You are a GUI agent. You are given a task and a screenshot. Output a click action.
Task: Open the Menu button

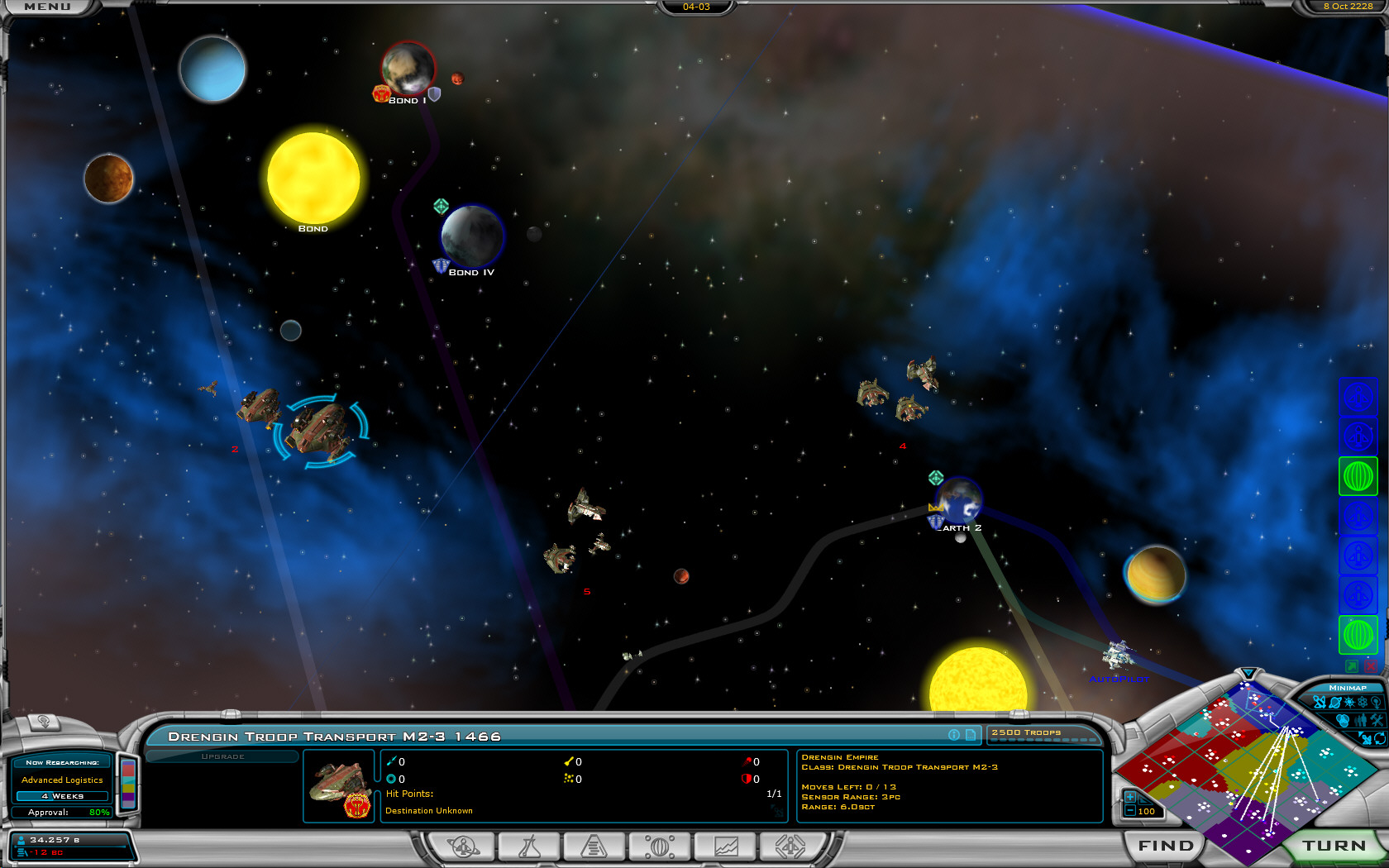(x=47, y=7)
